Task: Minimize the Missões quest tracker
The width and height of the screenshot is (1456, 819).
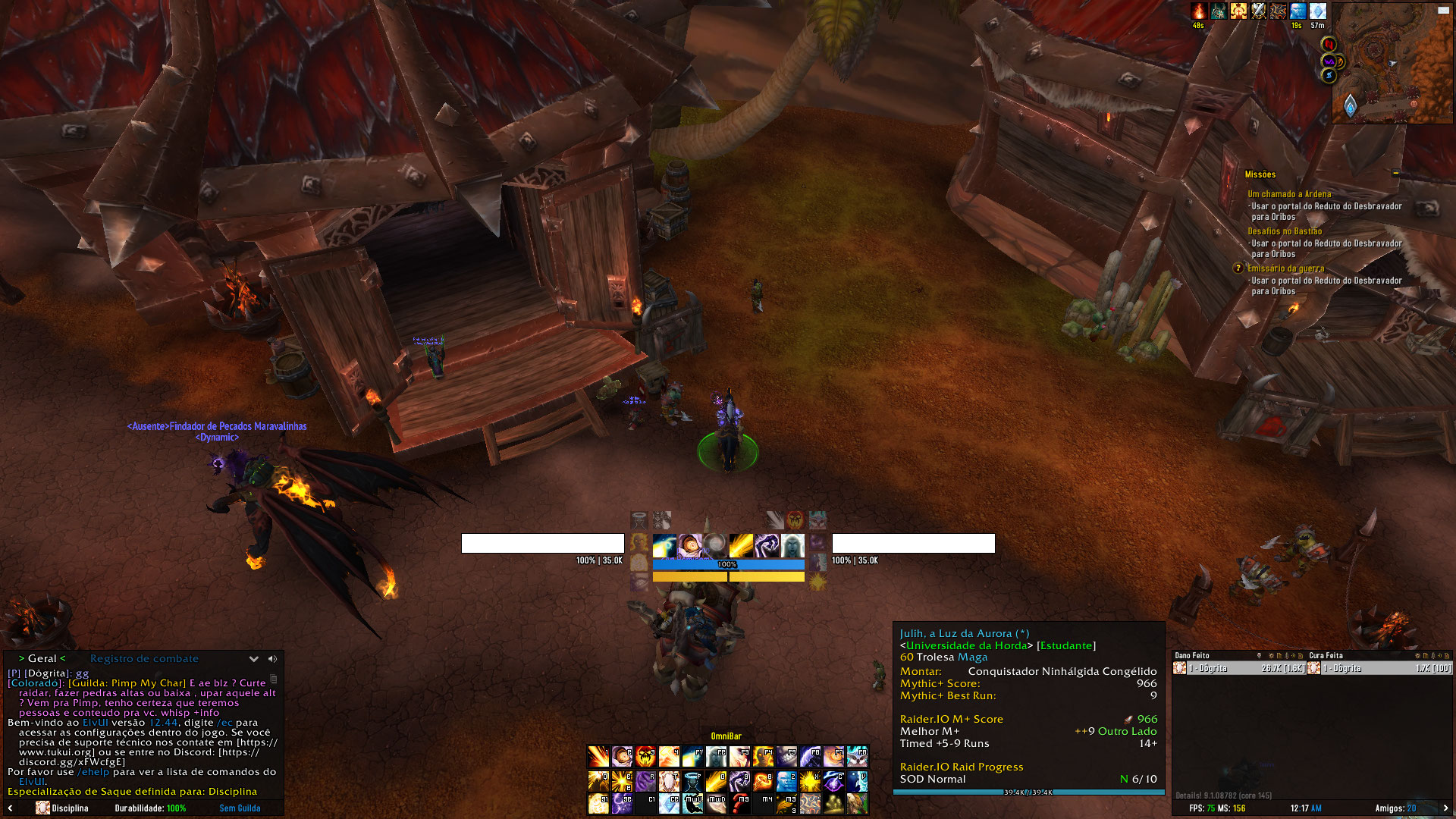Action: (1395, 174)
